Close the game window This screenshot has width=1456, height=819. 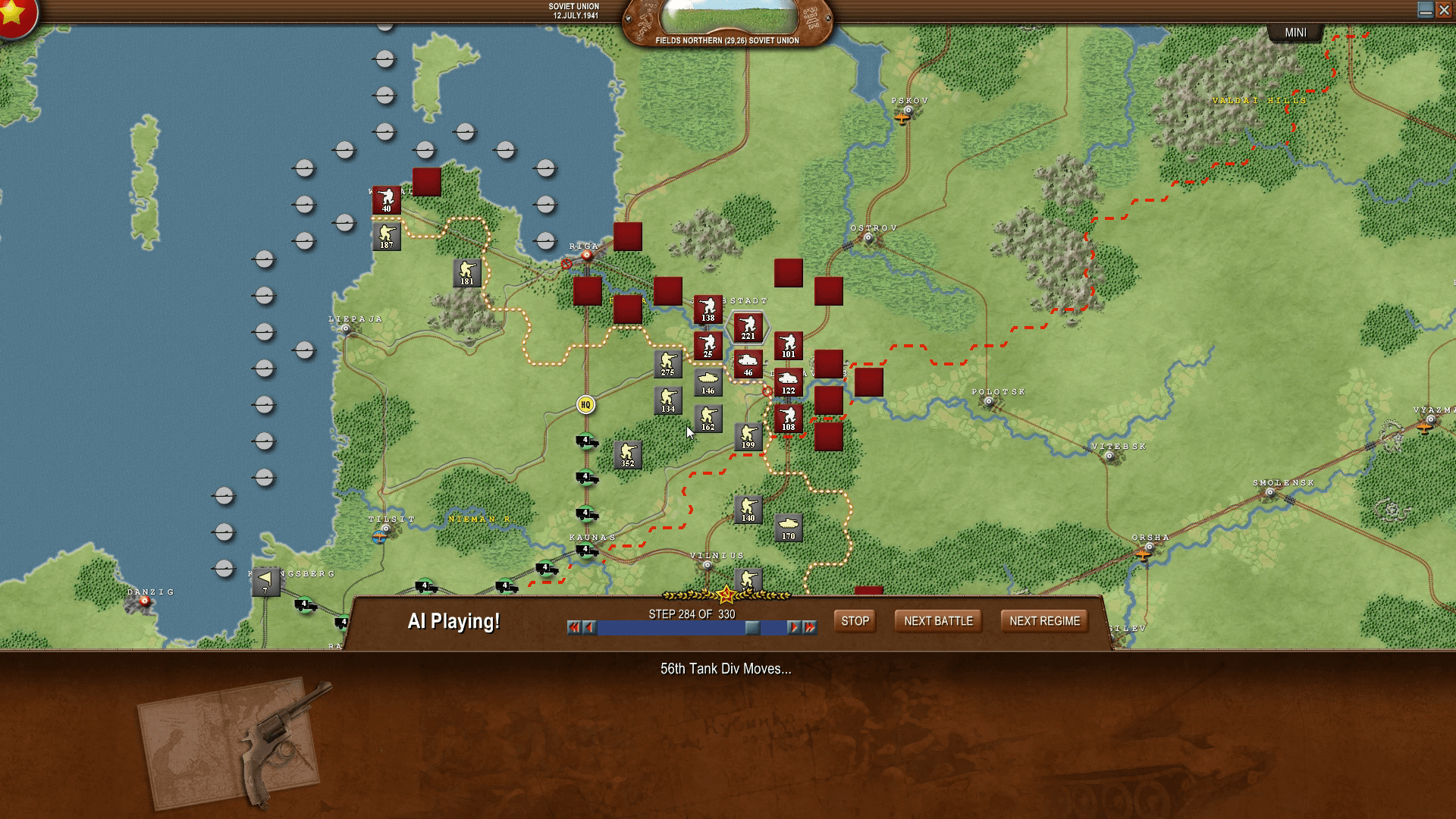(1445, 10)
